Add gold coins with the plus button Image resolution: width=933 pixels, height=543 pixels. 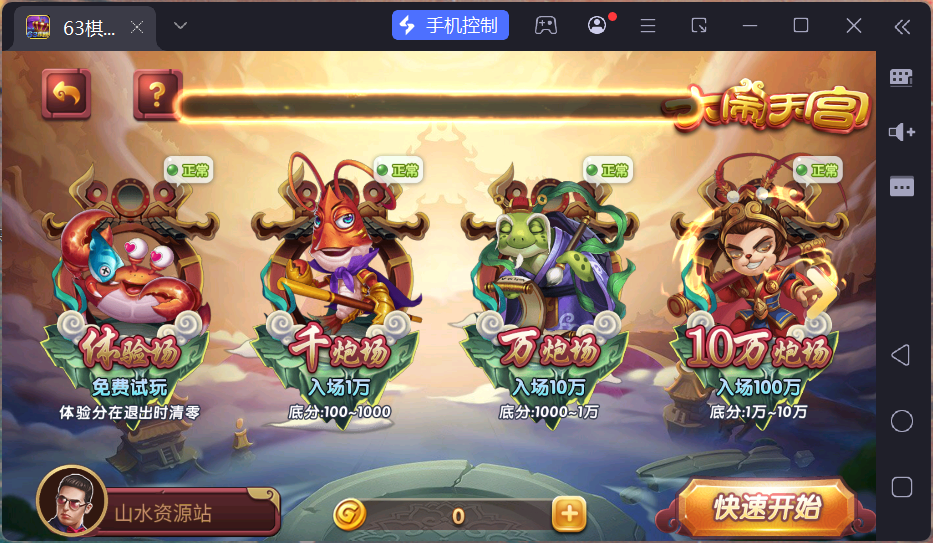click(x=568, y=514)
